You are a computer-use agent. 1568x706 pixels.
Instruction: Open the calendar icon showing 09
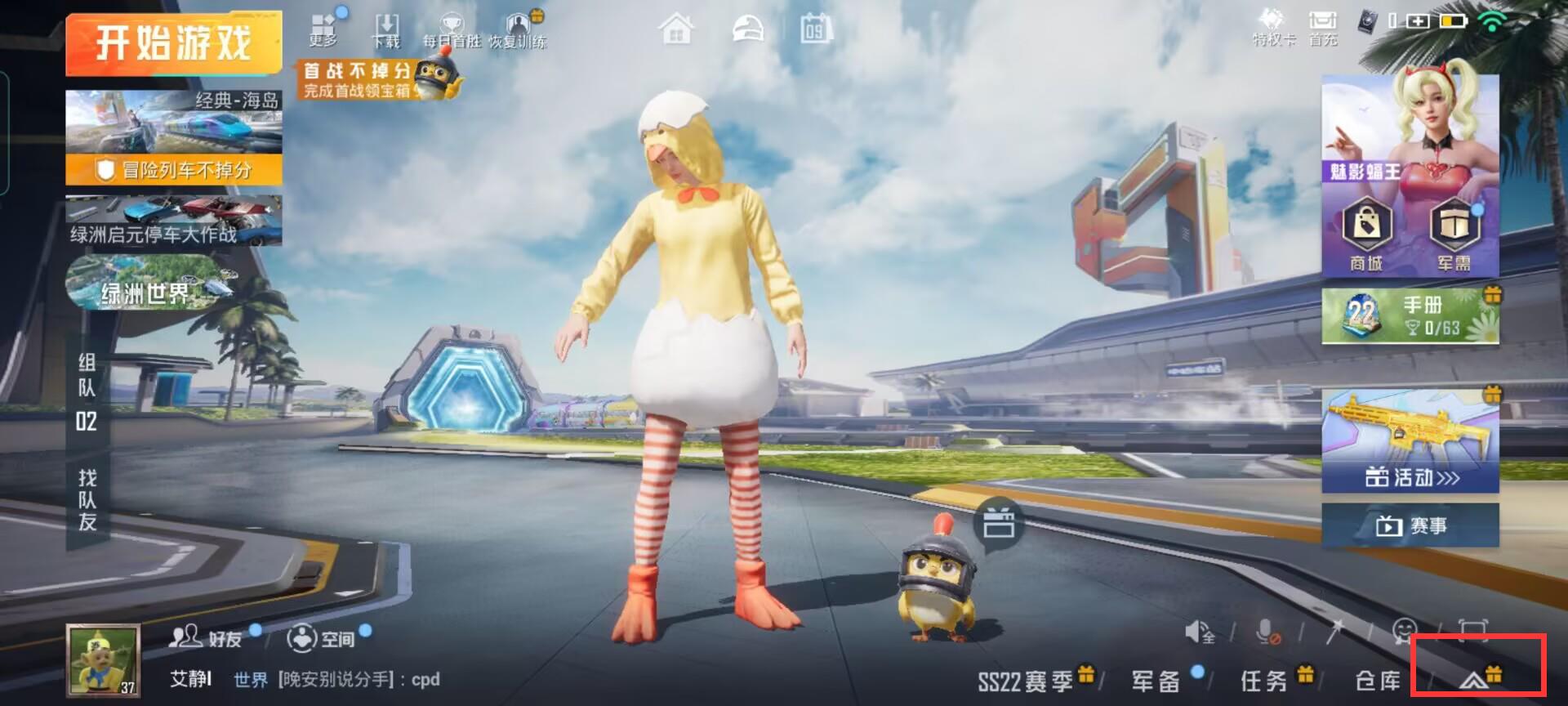[x=814, y=31]
